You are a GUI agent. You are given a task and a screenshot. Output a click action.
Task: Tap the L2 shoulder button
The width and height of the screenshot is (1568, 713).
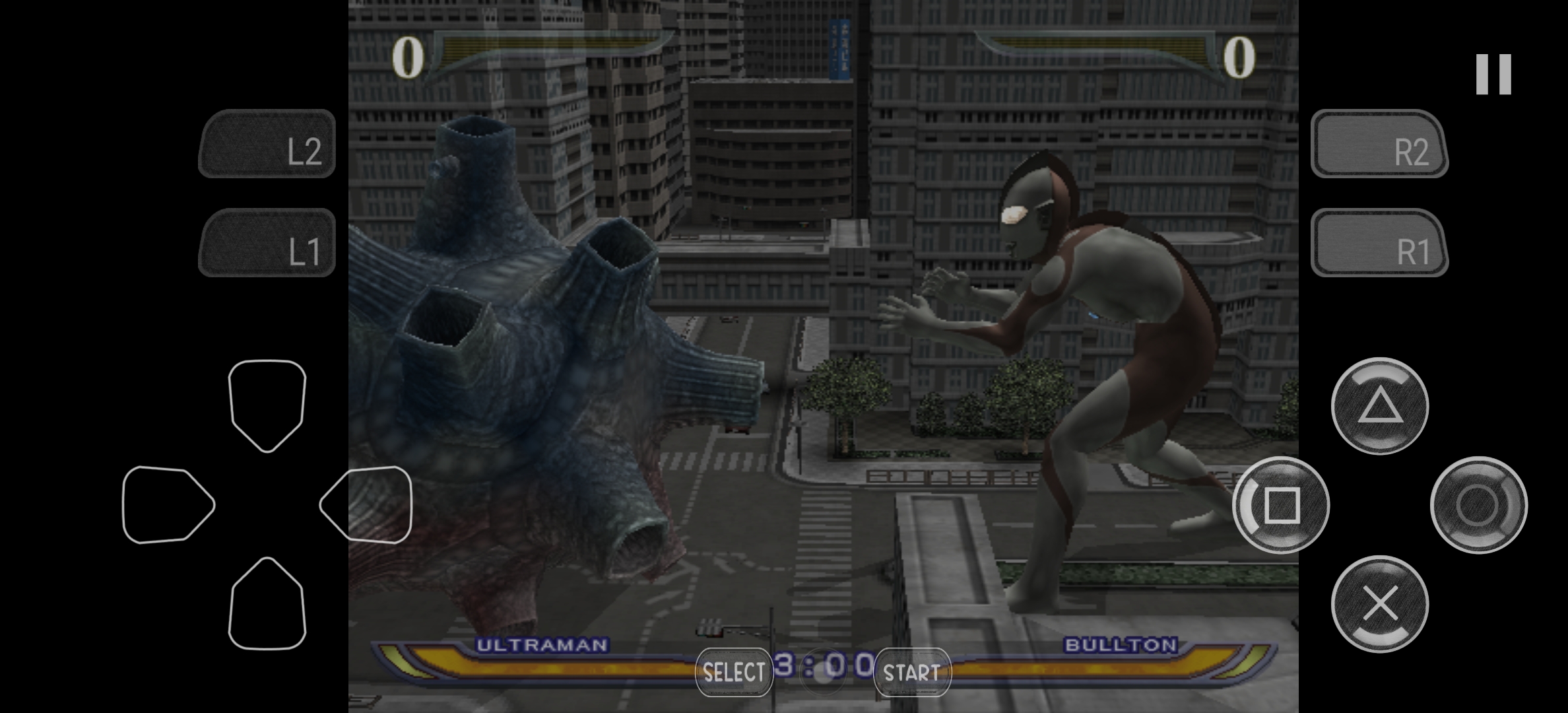pos(267,144)
